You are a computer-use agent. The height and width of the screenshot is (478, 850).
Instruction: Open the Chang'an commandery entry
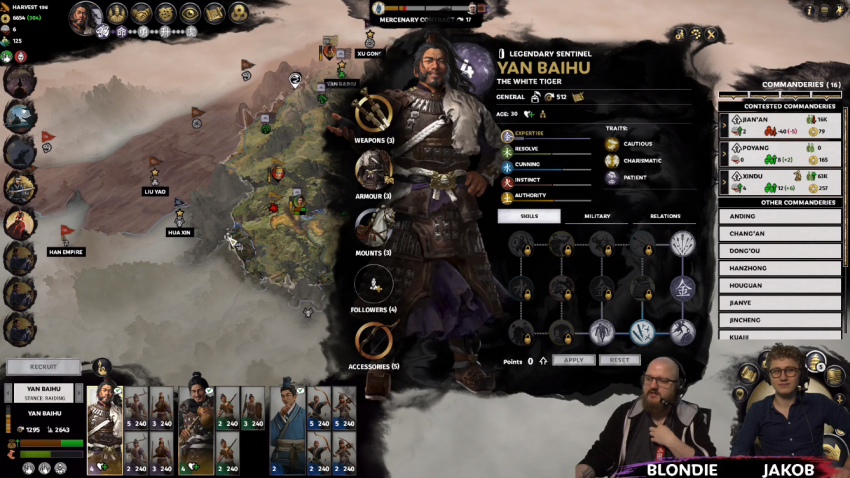780,234
